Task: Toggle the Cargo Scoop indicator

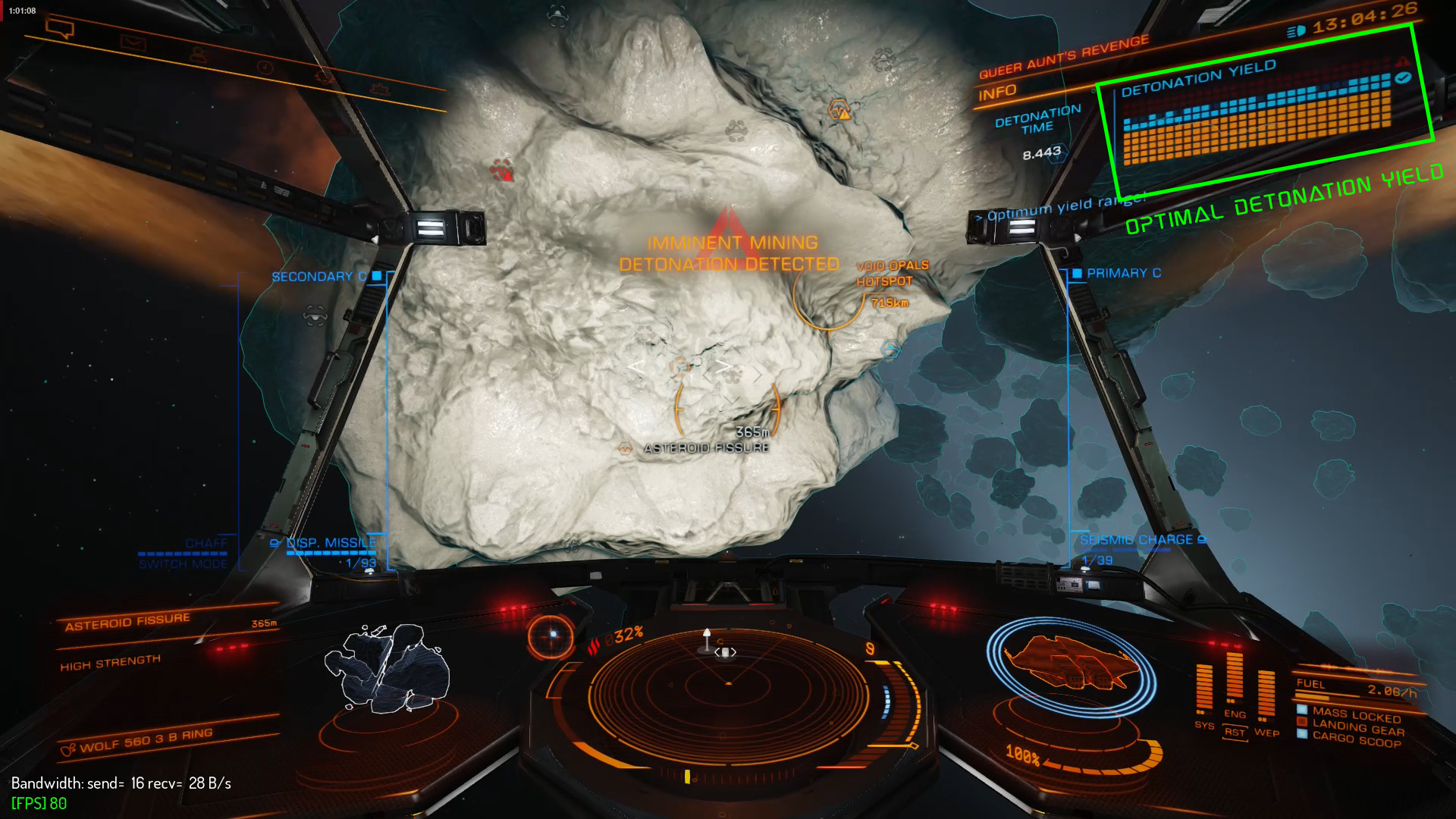Action: 1356,739
